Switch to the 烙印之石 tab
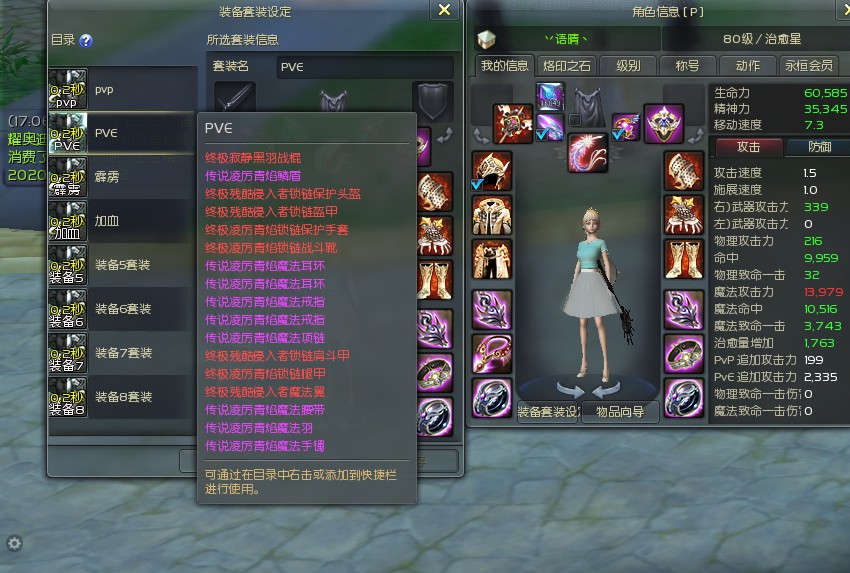The height and width of the screenshot is (573, 850). tap(567, 66)
